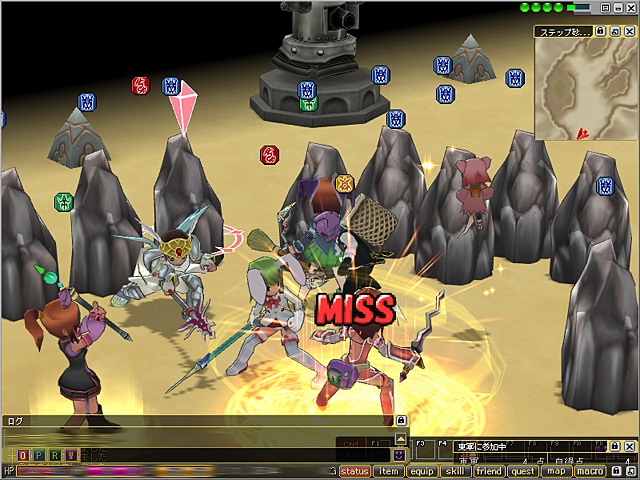Screen dimensions: 640x480
Task: Close the game window
Action: pos(631,8)
